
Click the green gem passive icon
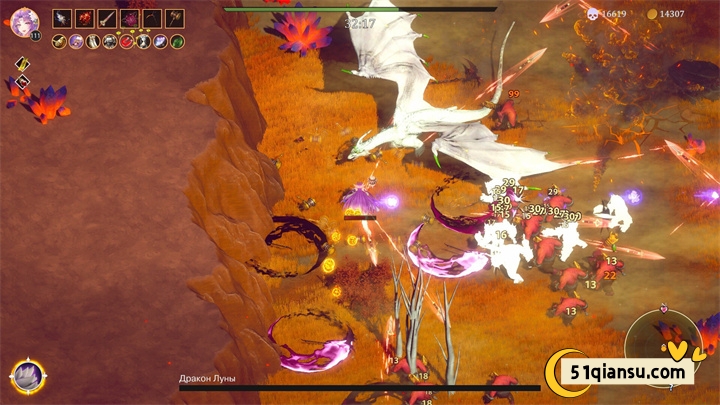[177, 41]
